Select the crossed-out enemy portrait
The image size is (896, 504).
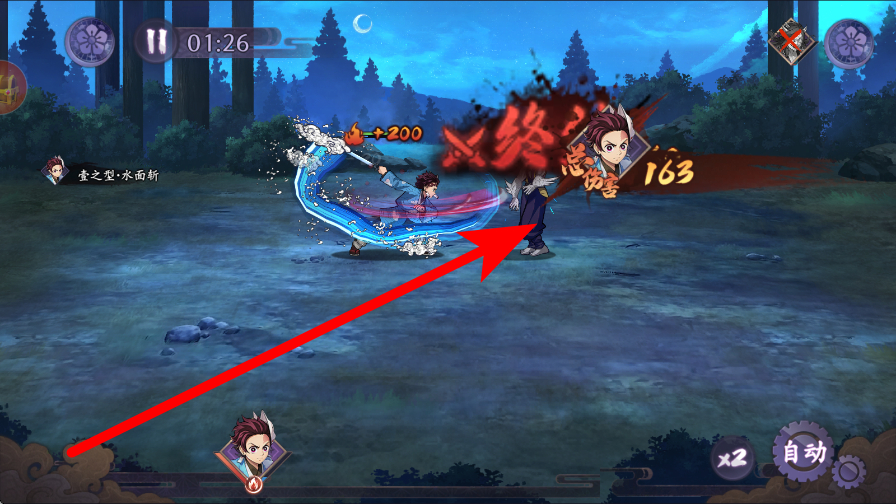(792, 42)
